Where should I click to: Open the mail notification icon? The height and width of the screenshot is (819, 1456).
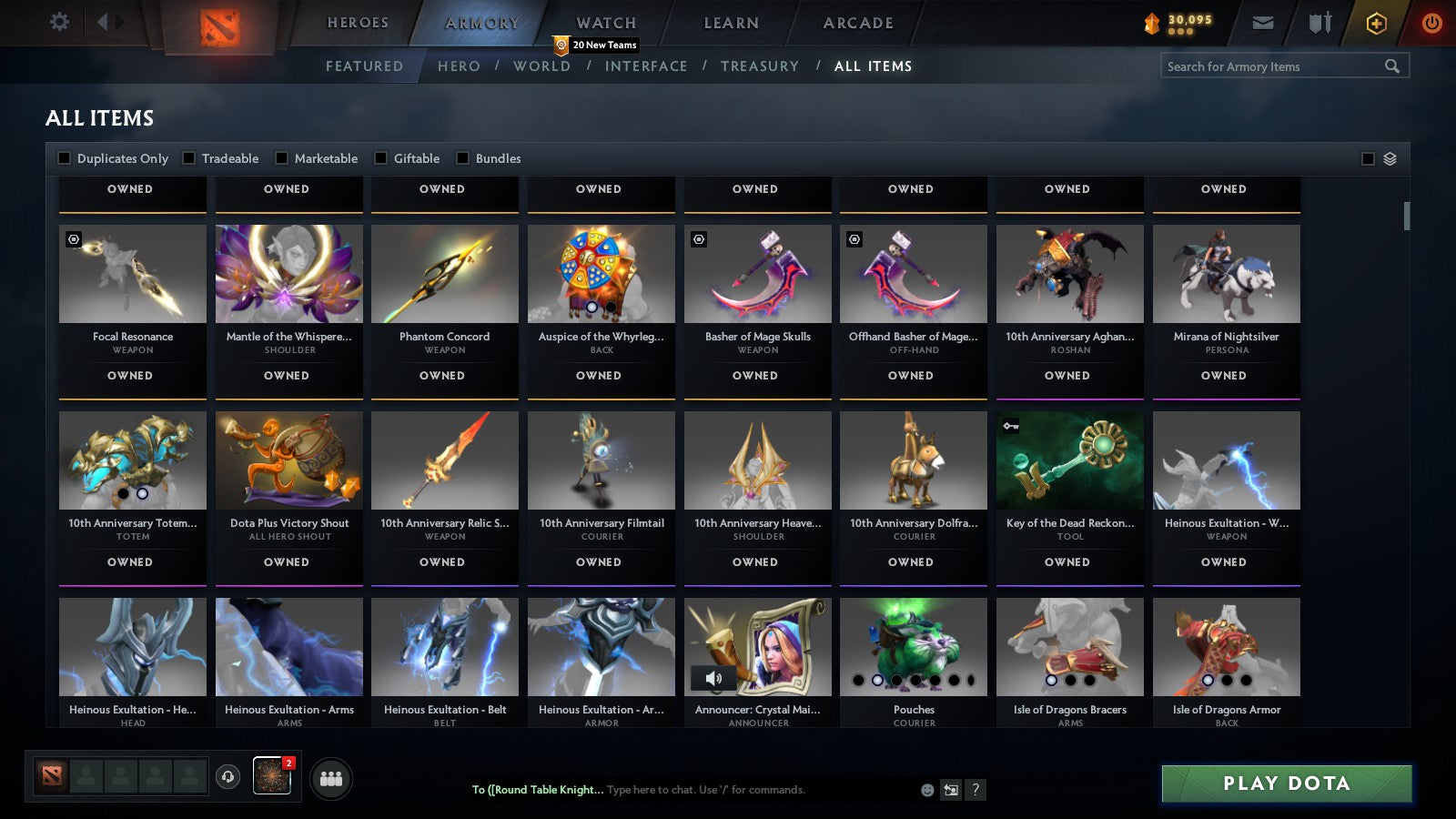1264,23
